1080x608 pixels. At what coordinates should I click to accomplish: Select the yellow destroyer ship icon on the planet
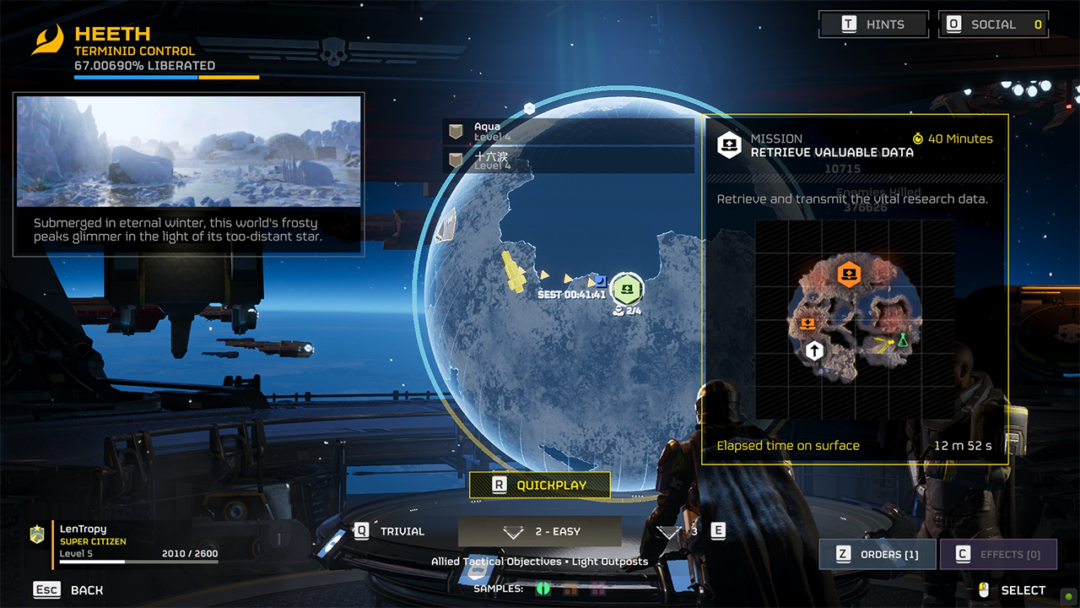pyautogui.click(x=514, y=272)
